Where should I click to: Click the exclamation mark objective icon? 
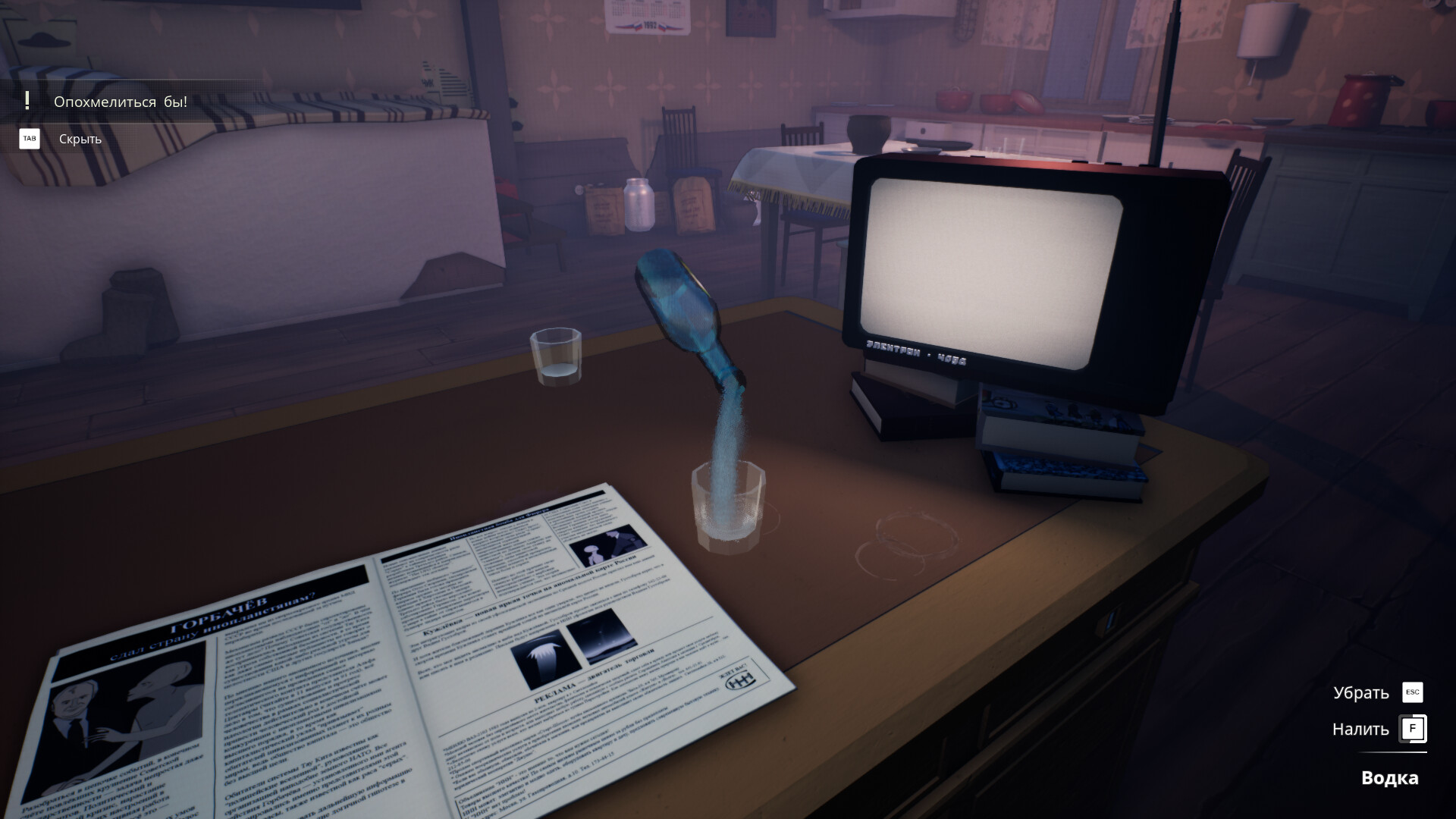tap(27, 101)
